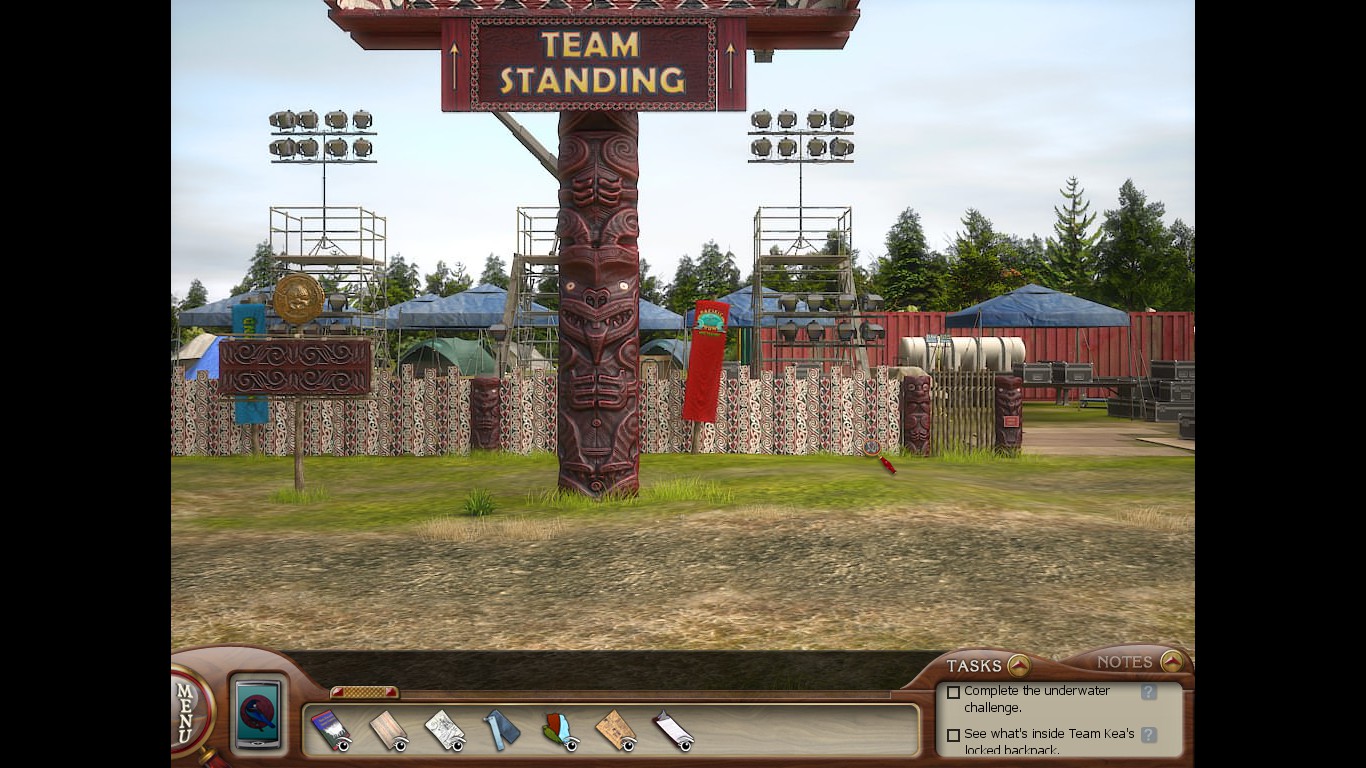This screenshot has width=1366, height=768.
Task: Show hint for the underwater challenge task
Action: click(1148, 692)
